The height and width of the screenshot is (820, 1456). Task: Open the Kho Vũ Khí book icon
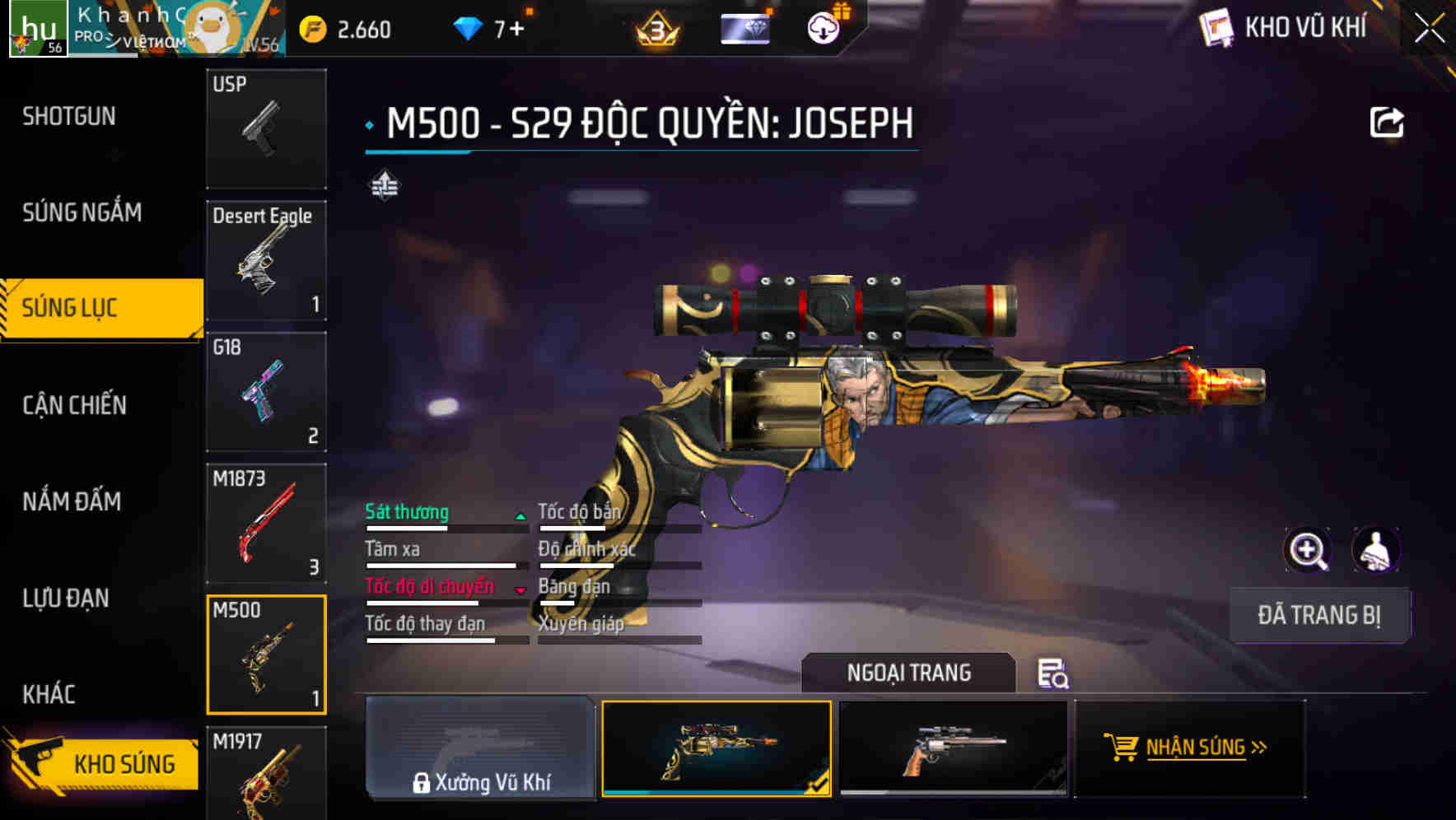pos(1216,27)
